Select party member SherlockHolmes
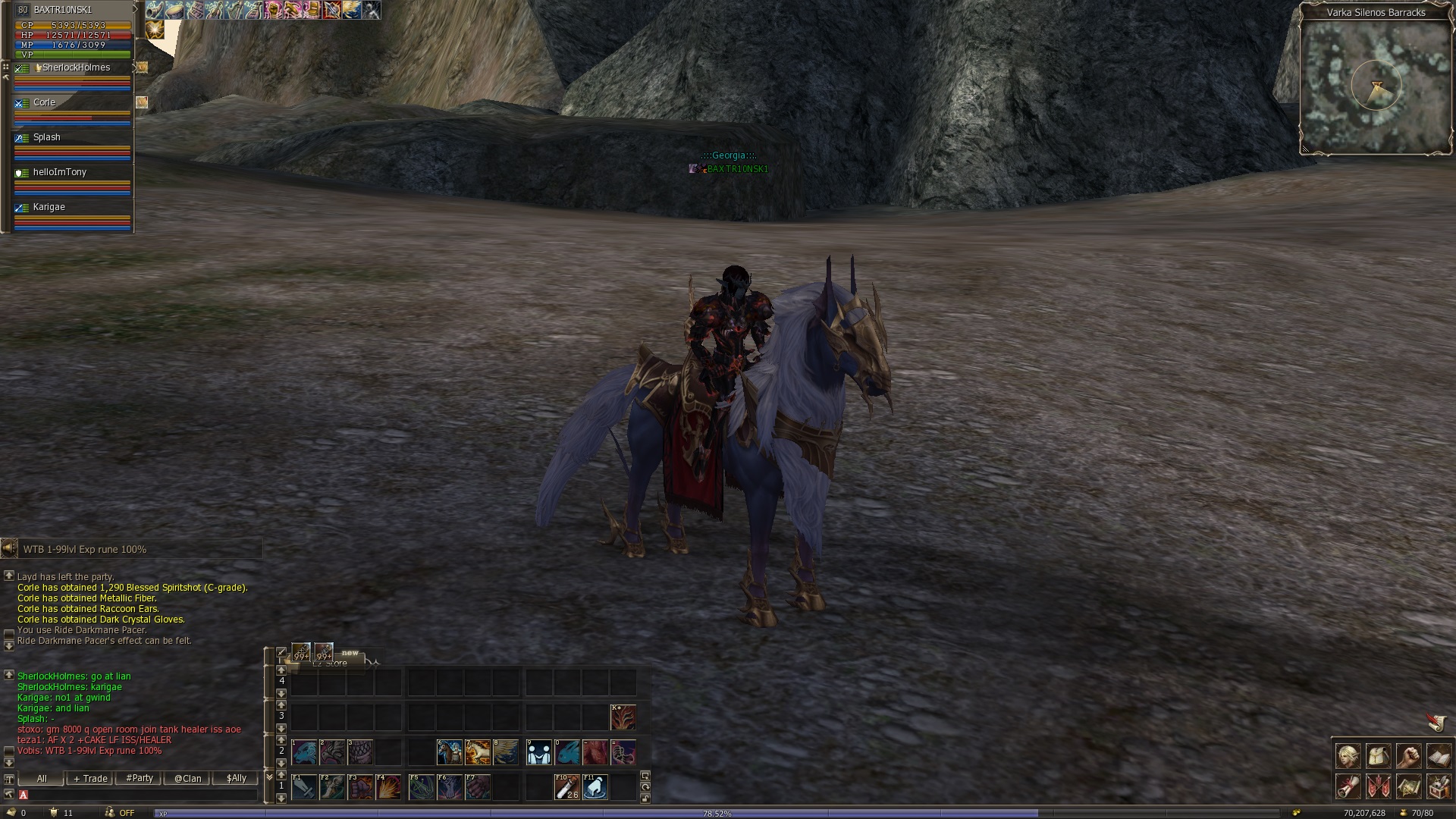The image size is (1456, 819). 76,68
